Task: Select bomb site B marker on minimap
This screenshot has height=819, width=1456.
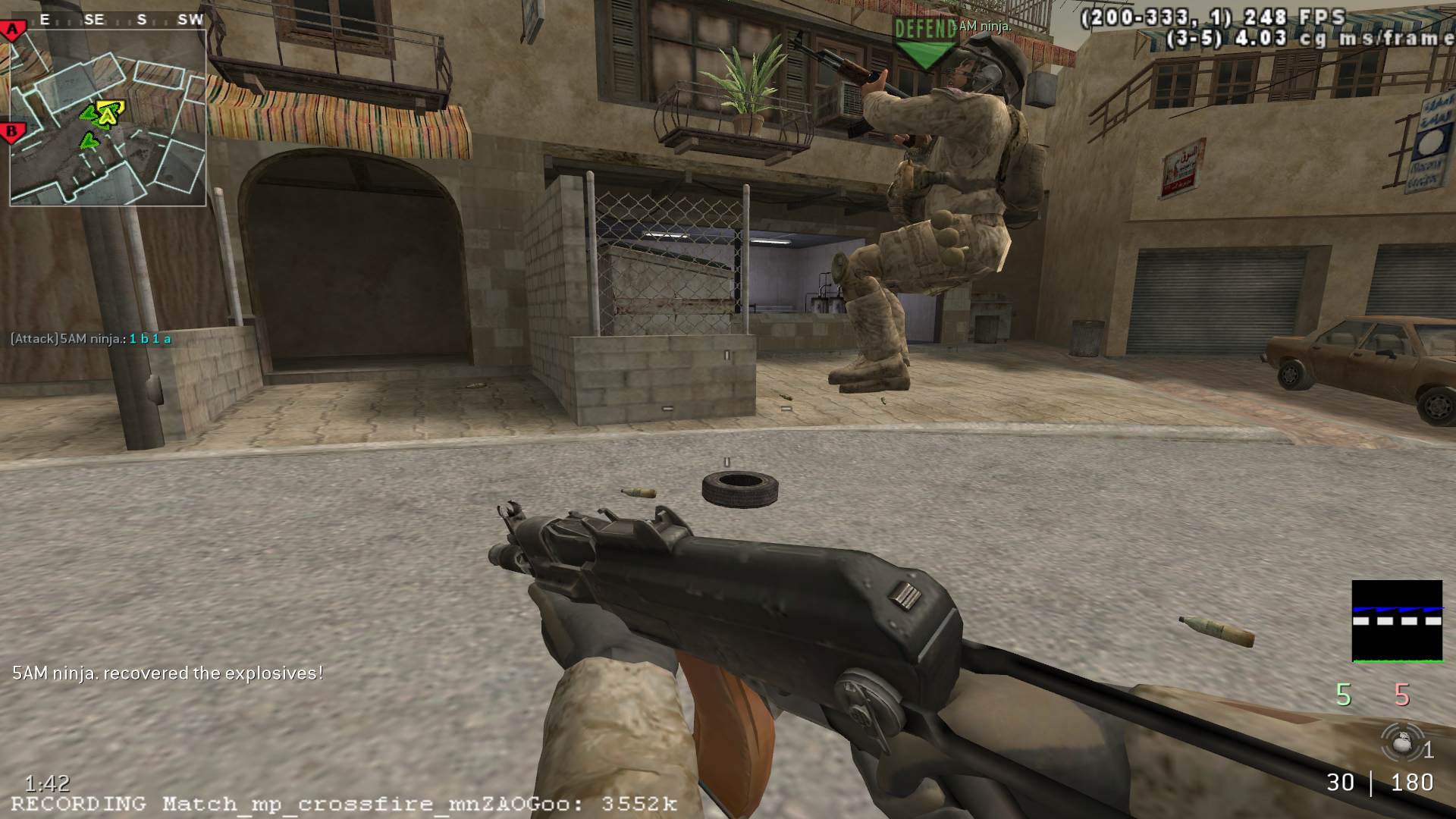Action: 11,132
